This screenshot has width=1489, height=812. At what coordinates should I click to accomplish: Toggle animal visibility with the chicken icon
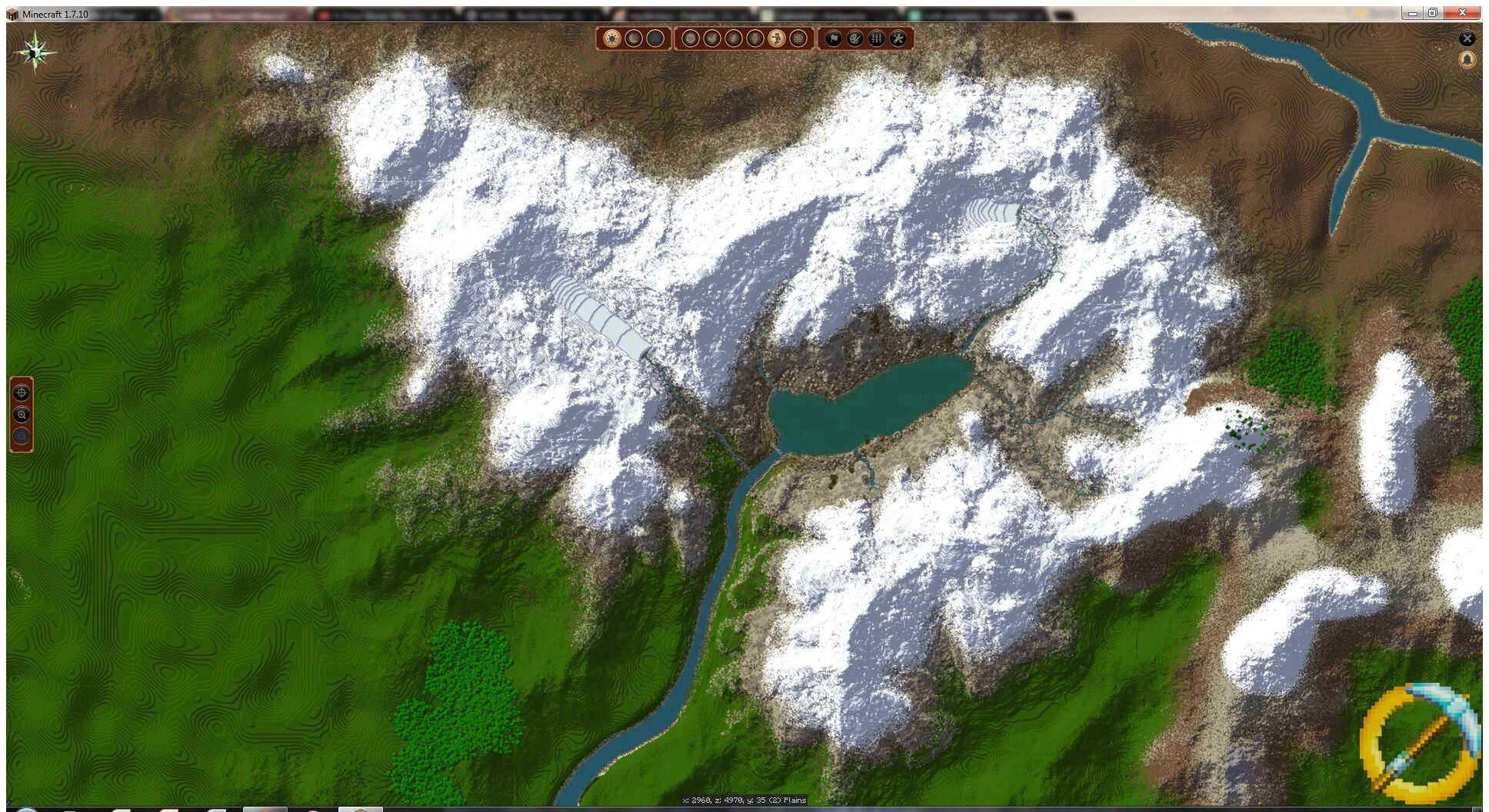[713, 38]
